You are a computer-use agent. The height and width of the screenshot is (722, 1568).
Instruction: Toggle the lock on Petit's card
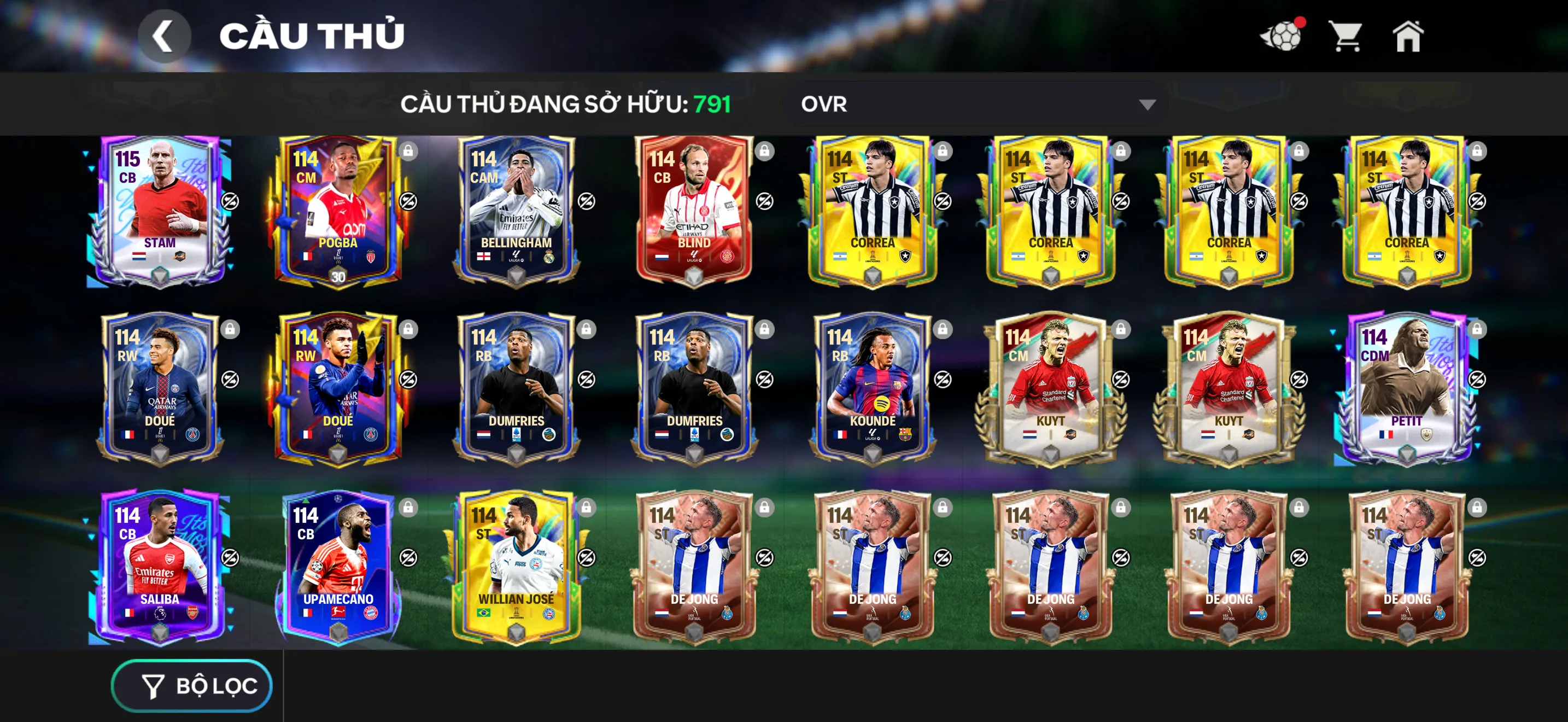point(1477,329)
